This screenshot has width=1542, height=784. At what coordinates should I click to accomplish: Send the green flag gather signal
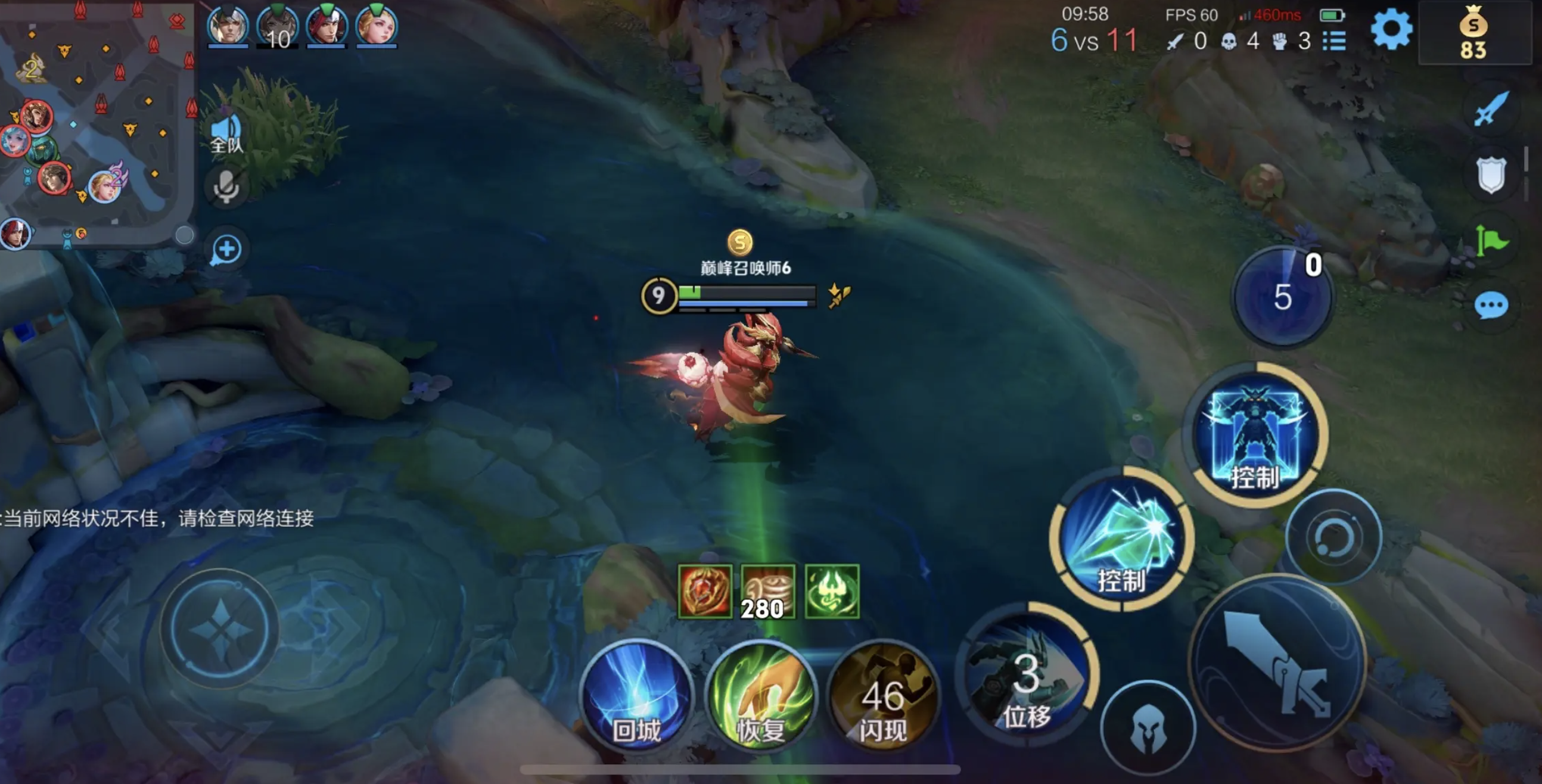[1491, 241]
